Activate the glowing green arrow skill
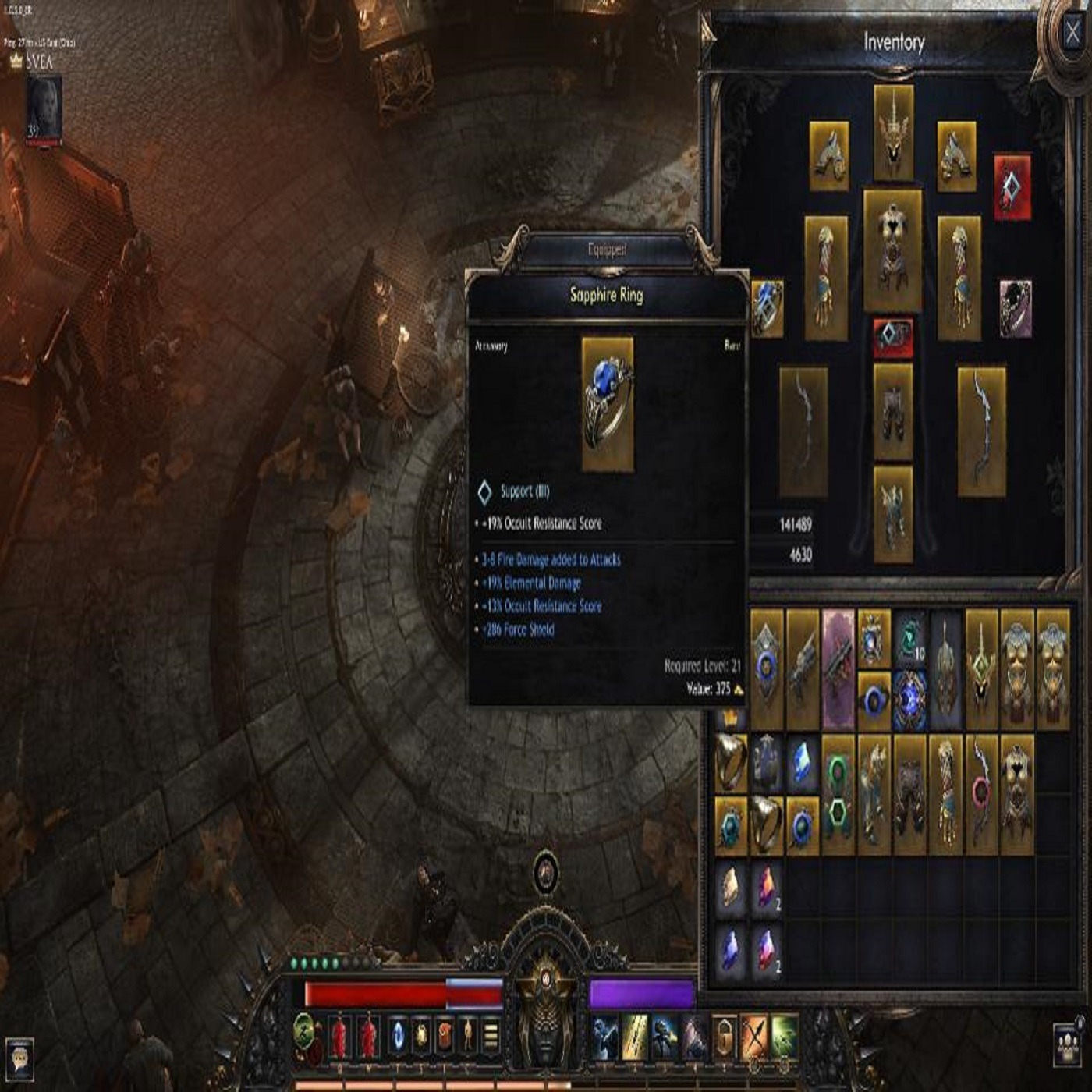 pos(785,1037)
